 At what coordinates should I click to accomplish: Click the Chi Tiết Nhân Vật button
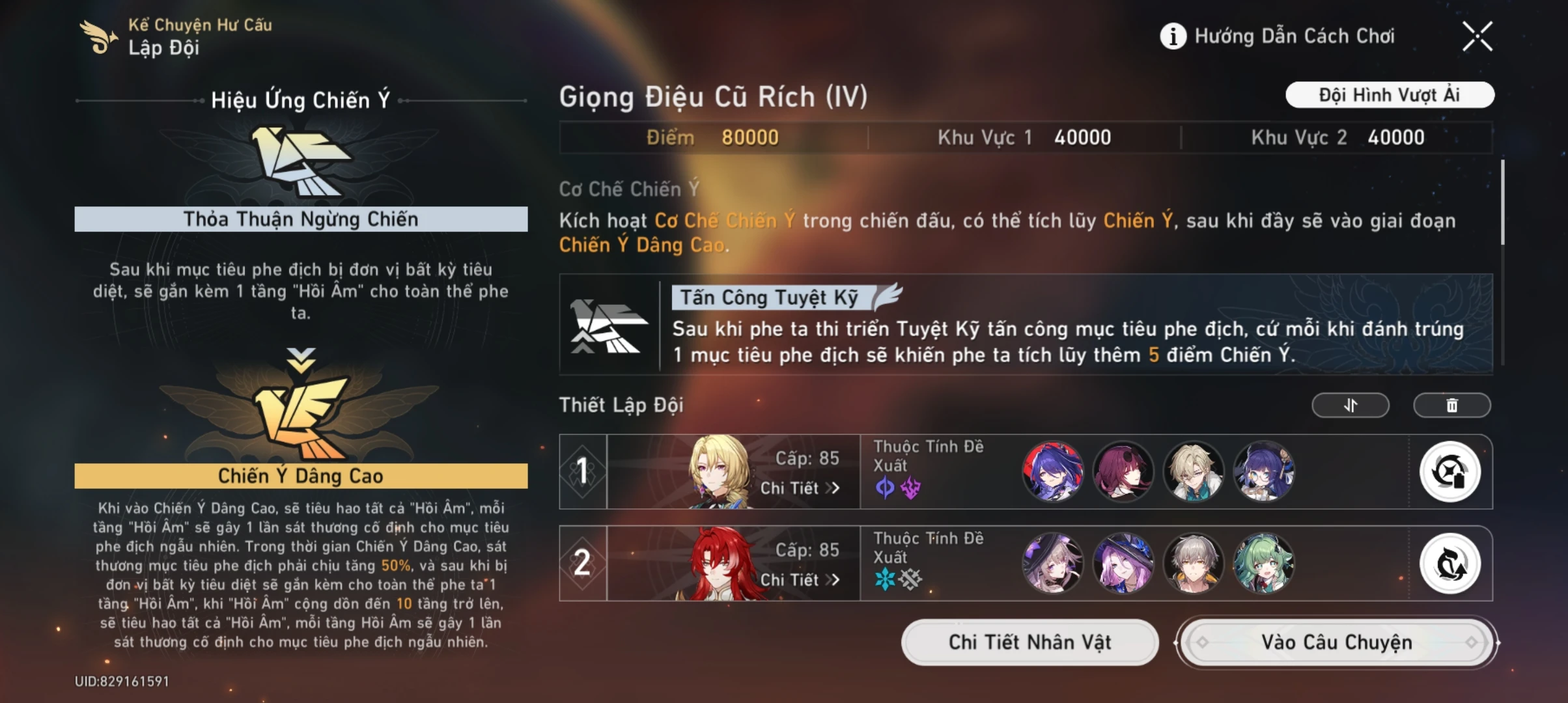click(x=1029, y=642)
